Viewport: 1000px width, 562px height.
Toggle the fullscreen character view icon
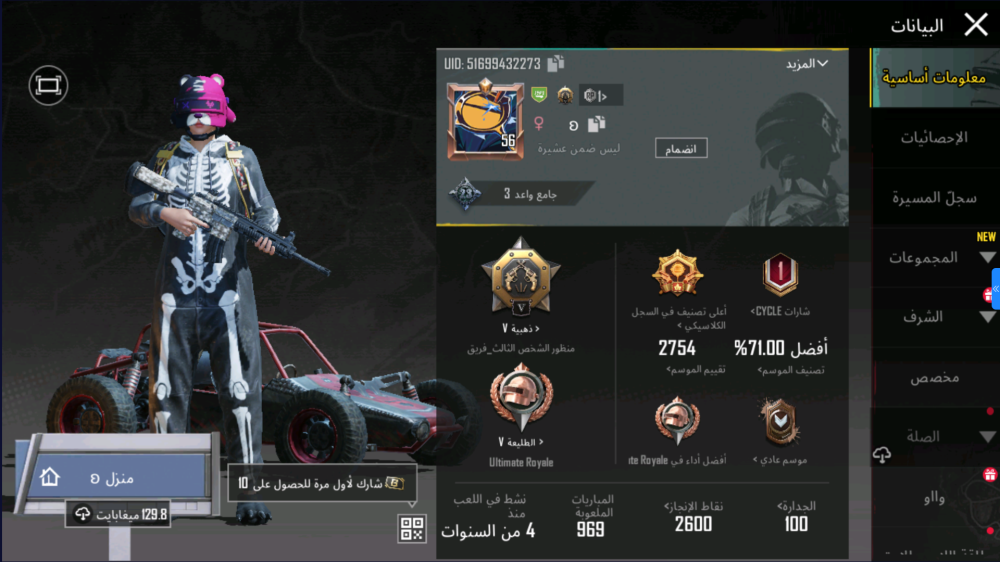(x=48, y=86)
